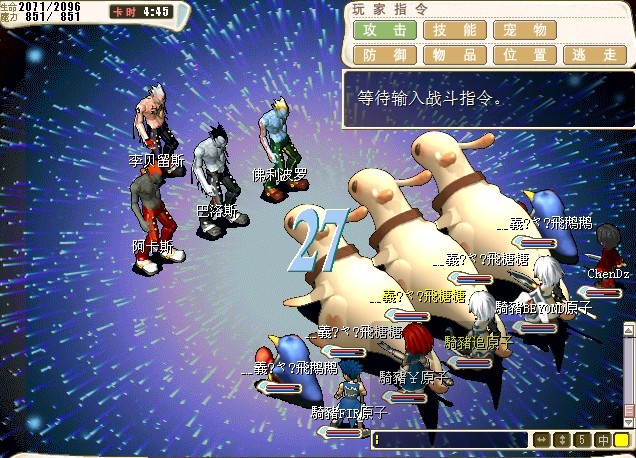Screen dimensions: 636x458
Task: Click the chat button showing number 5
Action: click(582, 440)
